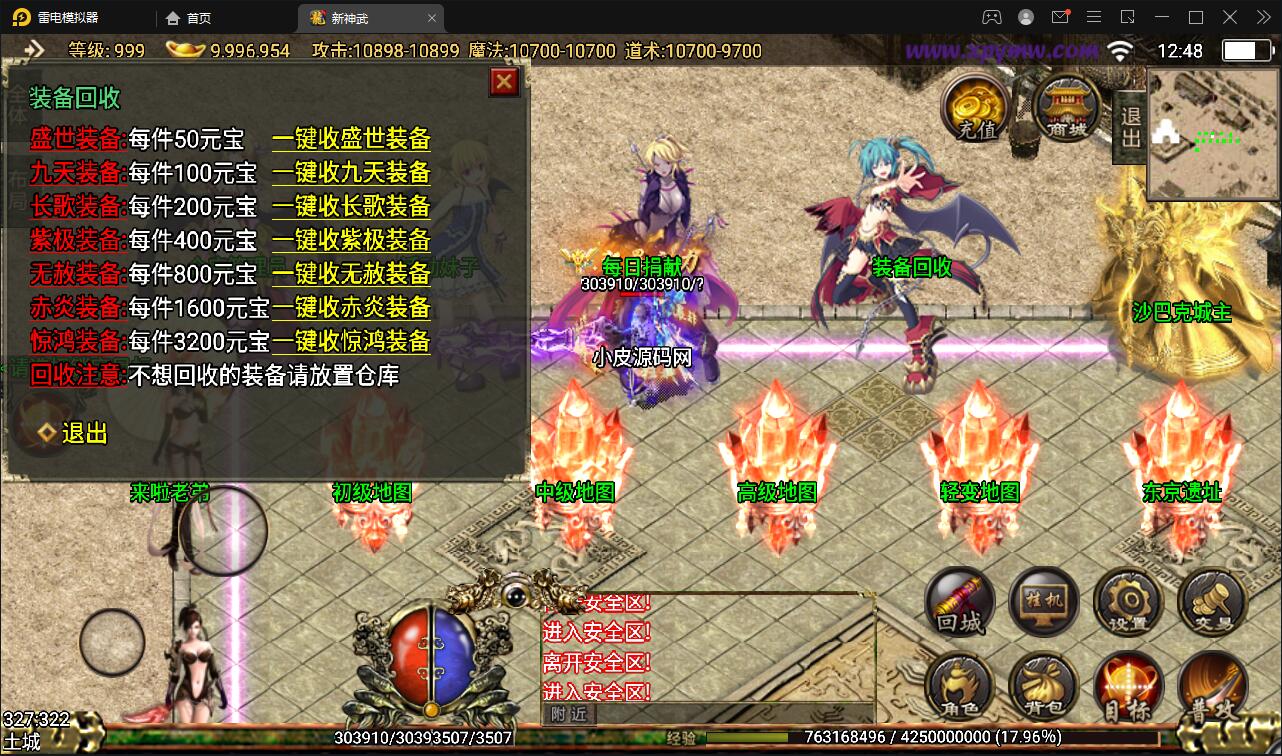This screenshot has height=756, width=1282.
Task: Select the 目标 target icon
Action: click(x=1128, y=686)
